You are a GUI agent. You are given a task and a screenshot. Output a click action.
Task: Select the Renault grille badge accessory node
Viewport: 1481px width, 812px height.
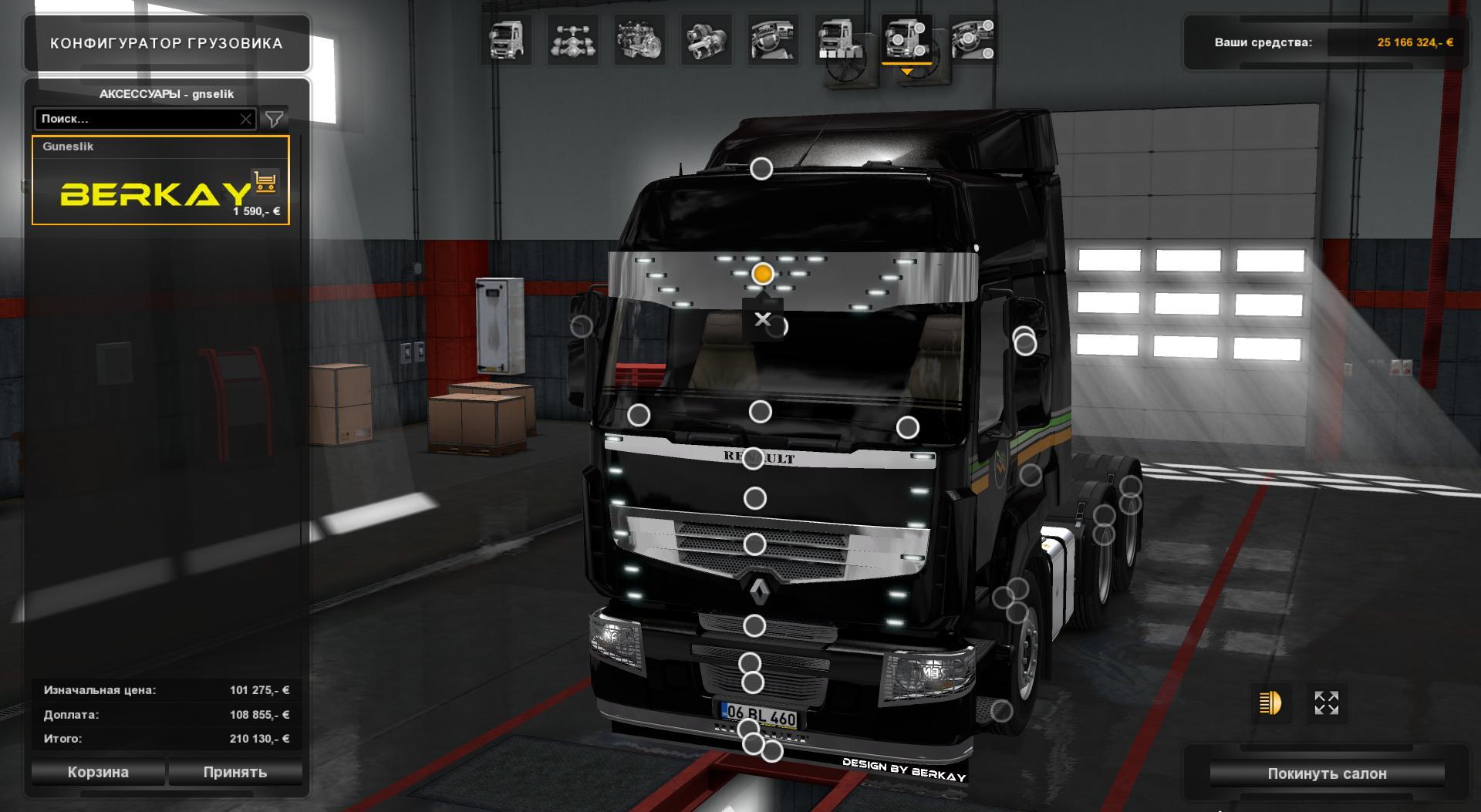tap(753, 459)
